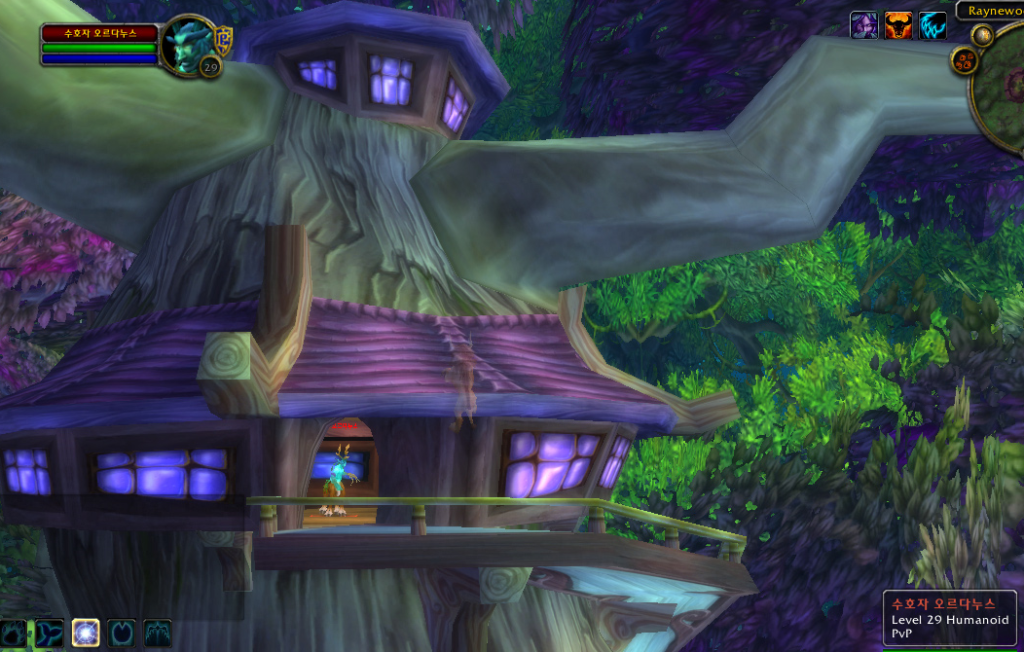The image size is (1024, 652).
Task: Click the purple-haired elf buff icon
Action: pyautogui.click(x=864, y=25)
